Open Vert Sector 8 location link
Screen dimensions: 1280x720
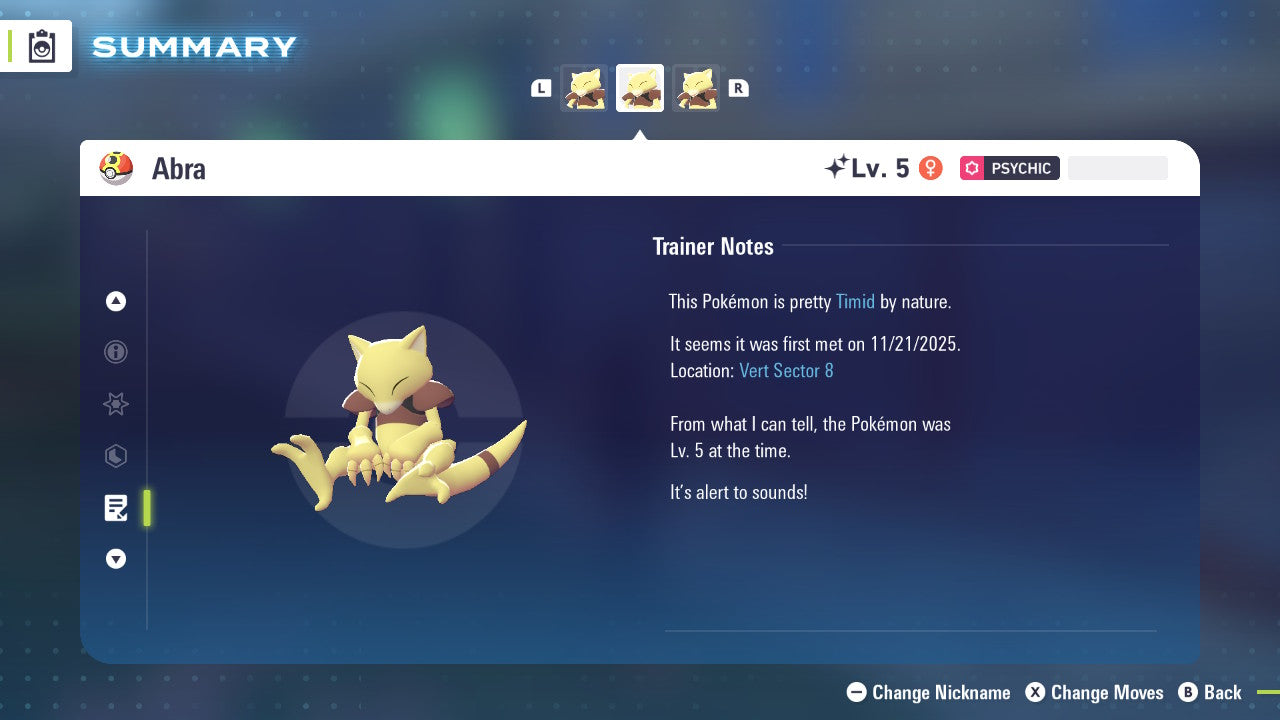[x=786, y=370]
